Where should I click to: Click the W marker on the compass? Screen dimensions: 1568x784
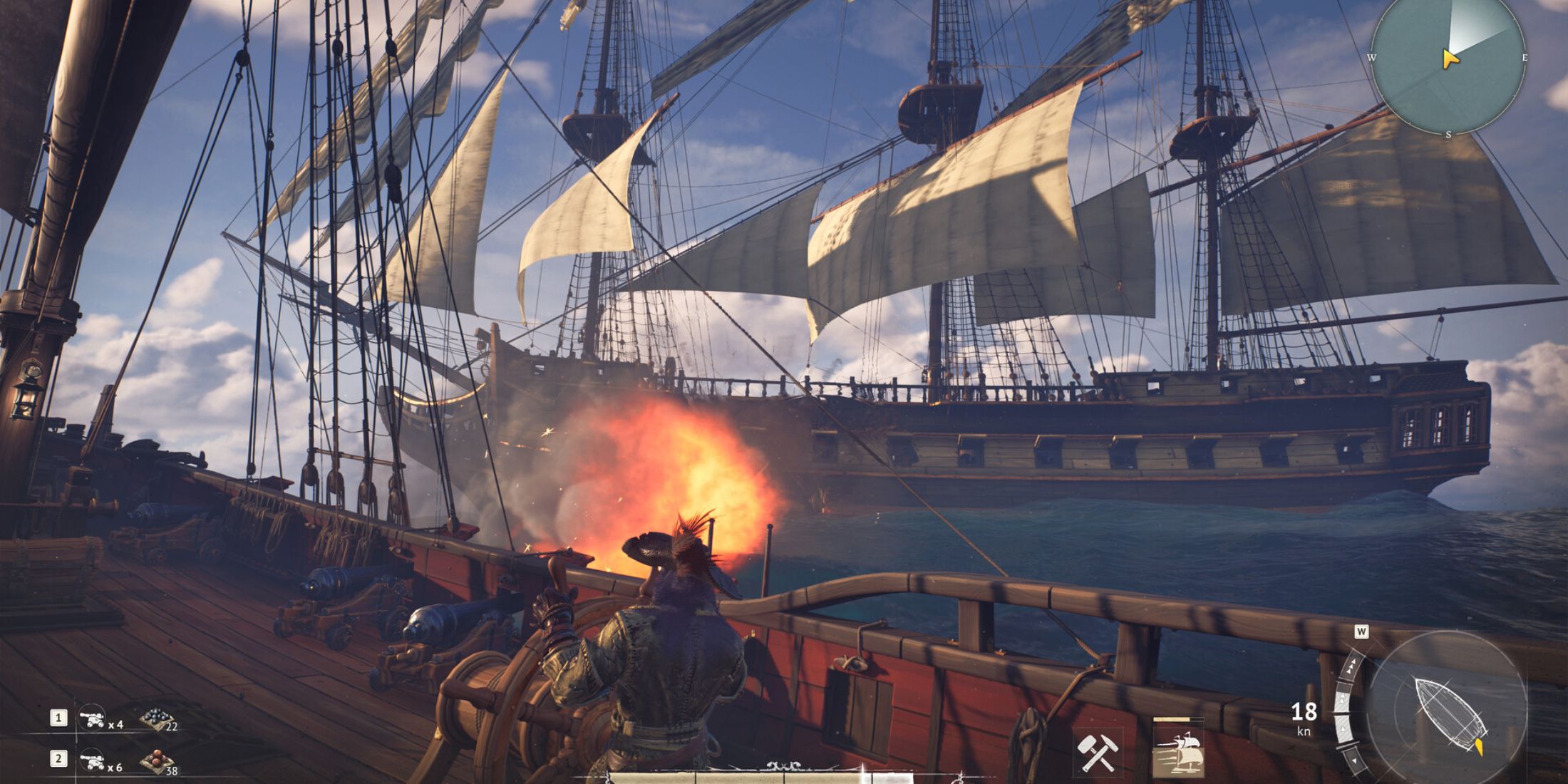[1372, 57]
